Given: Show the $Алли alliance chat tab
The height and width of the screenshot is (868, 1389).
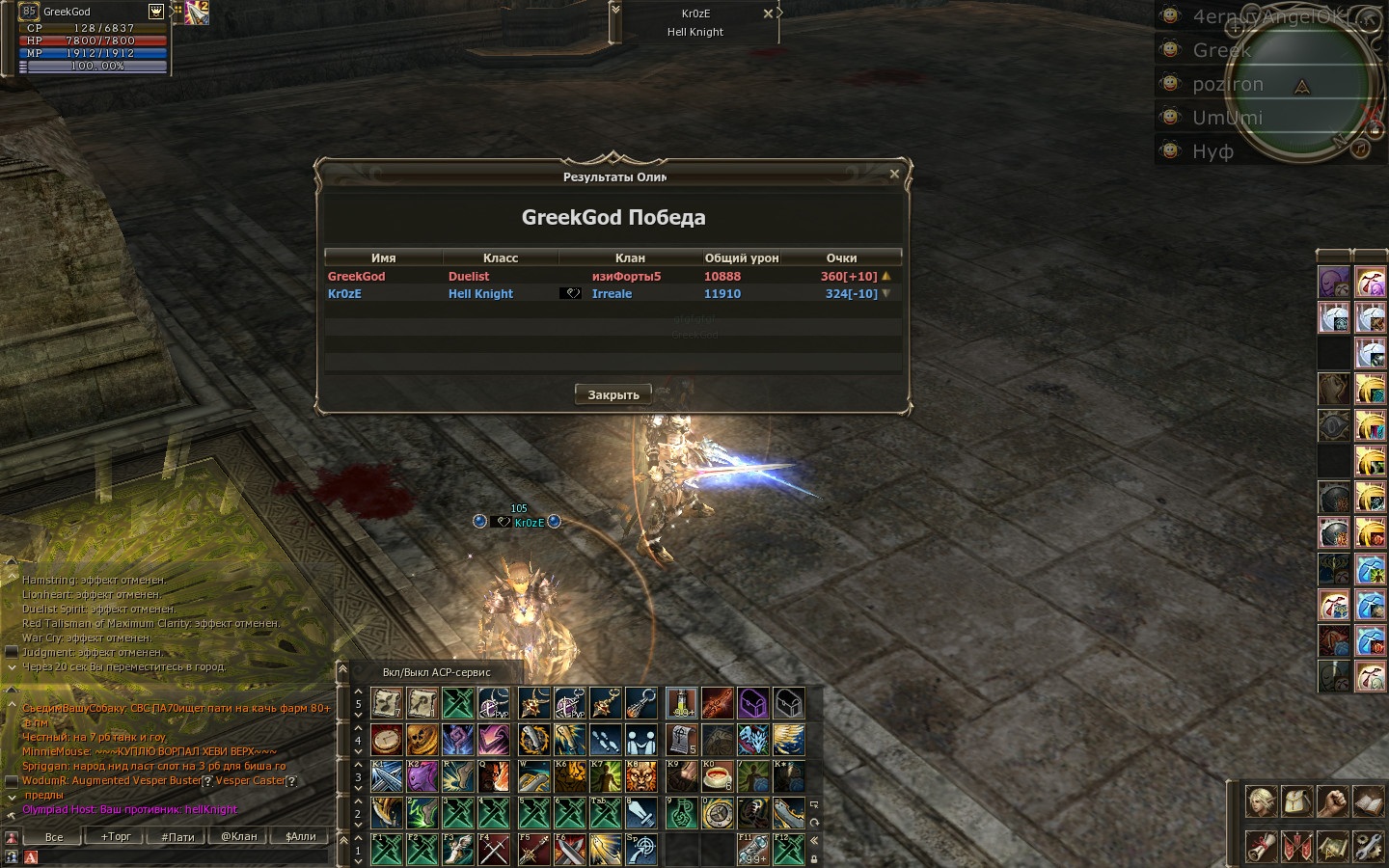Looking at the screenshot, I should 301,837.
